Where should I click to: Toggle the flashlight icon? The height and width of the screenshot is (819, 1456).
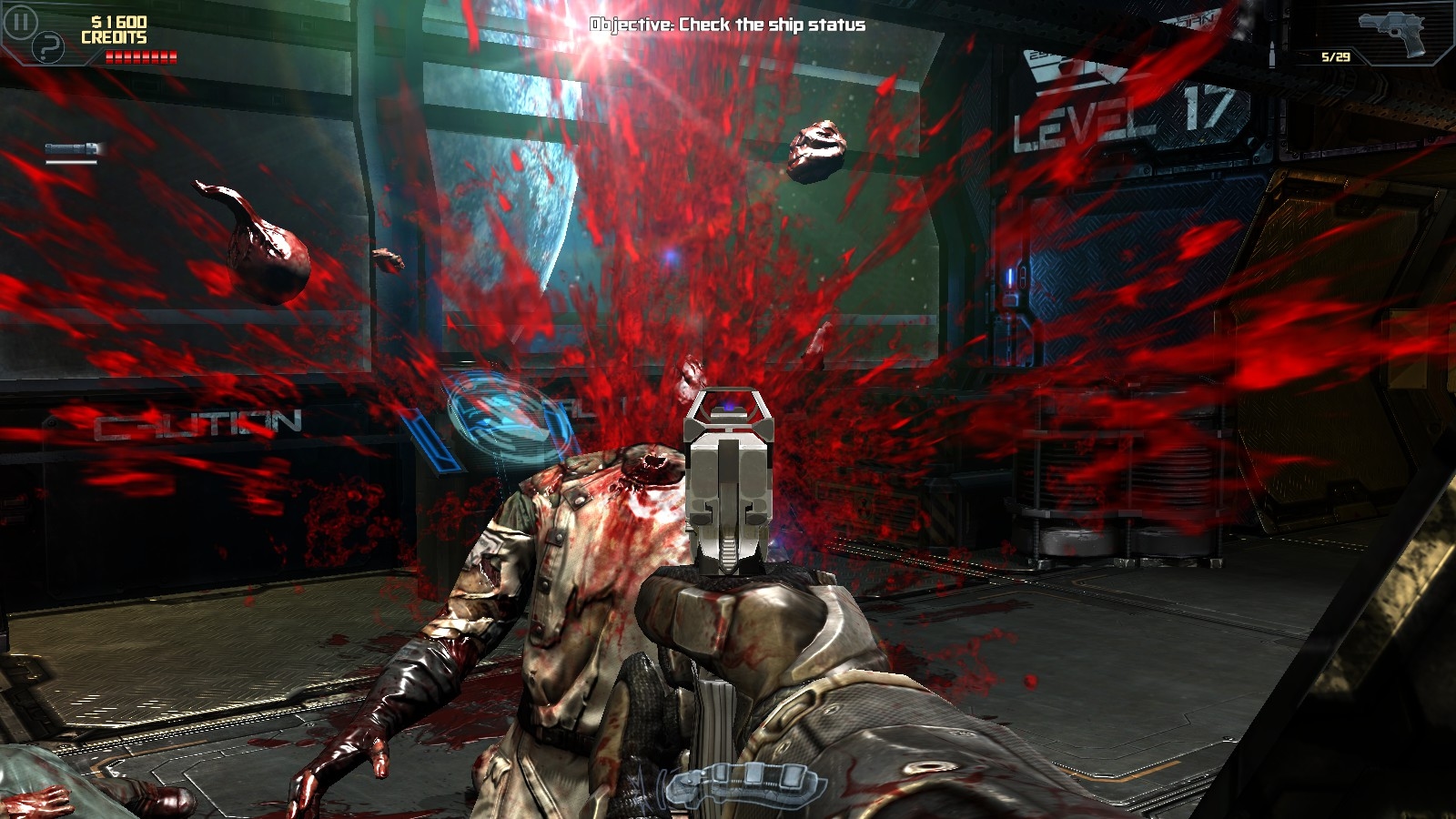point(72,149)
